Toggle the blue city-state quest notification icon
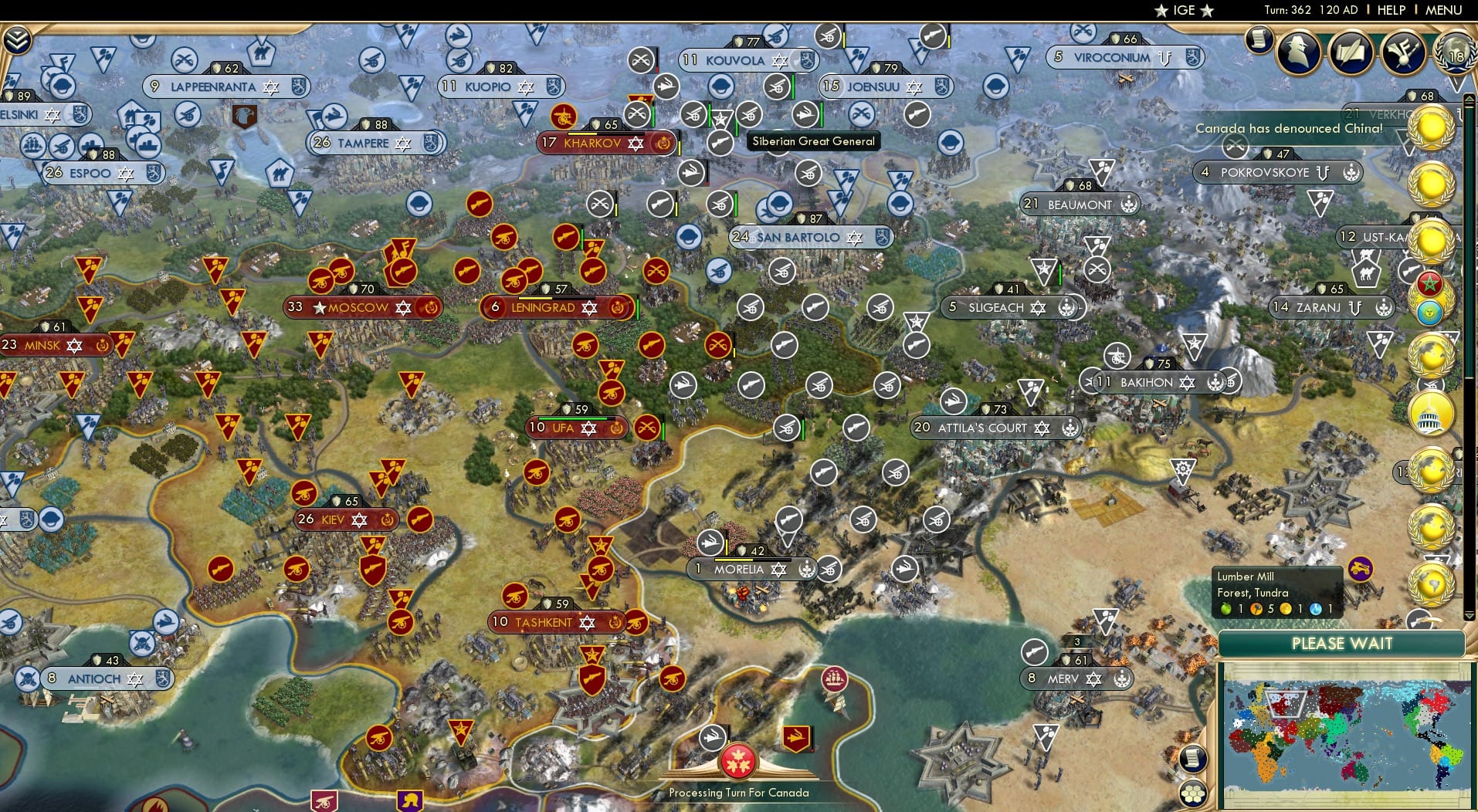 pyautogui.click(x=1431, y=308)
